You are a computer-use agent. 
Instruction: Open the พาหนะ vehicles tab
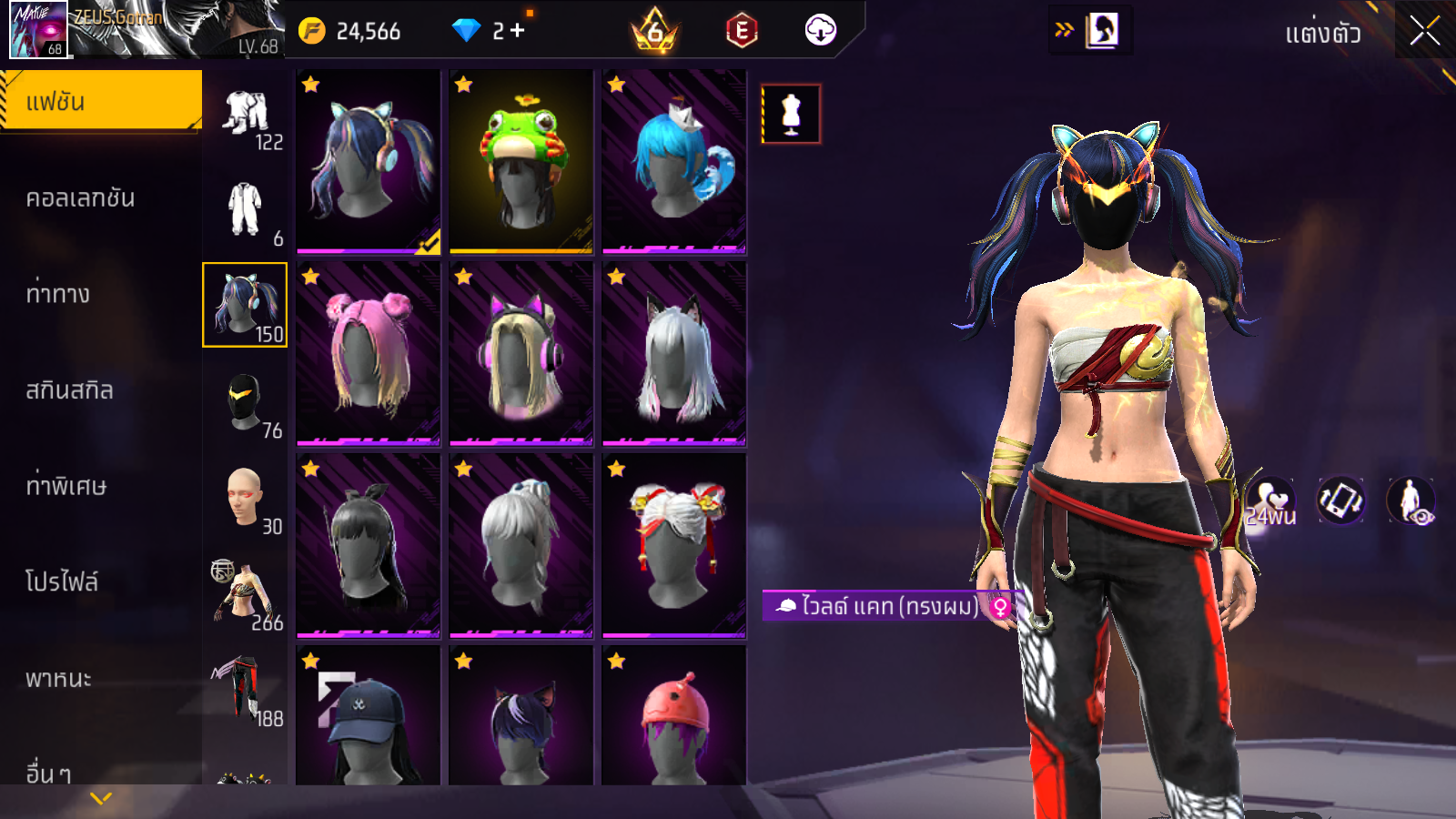(58, 679)
